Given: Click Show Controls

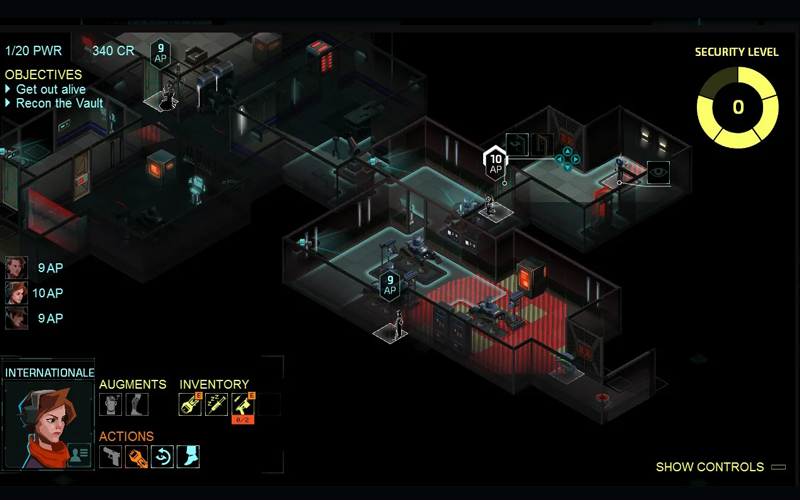Looking at the screenshot, I should 709,467.
